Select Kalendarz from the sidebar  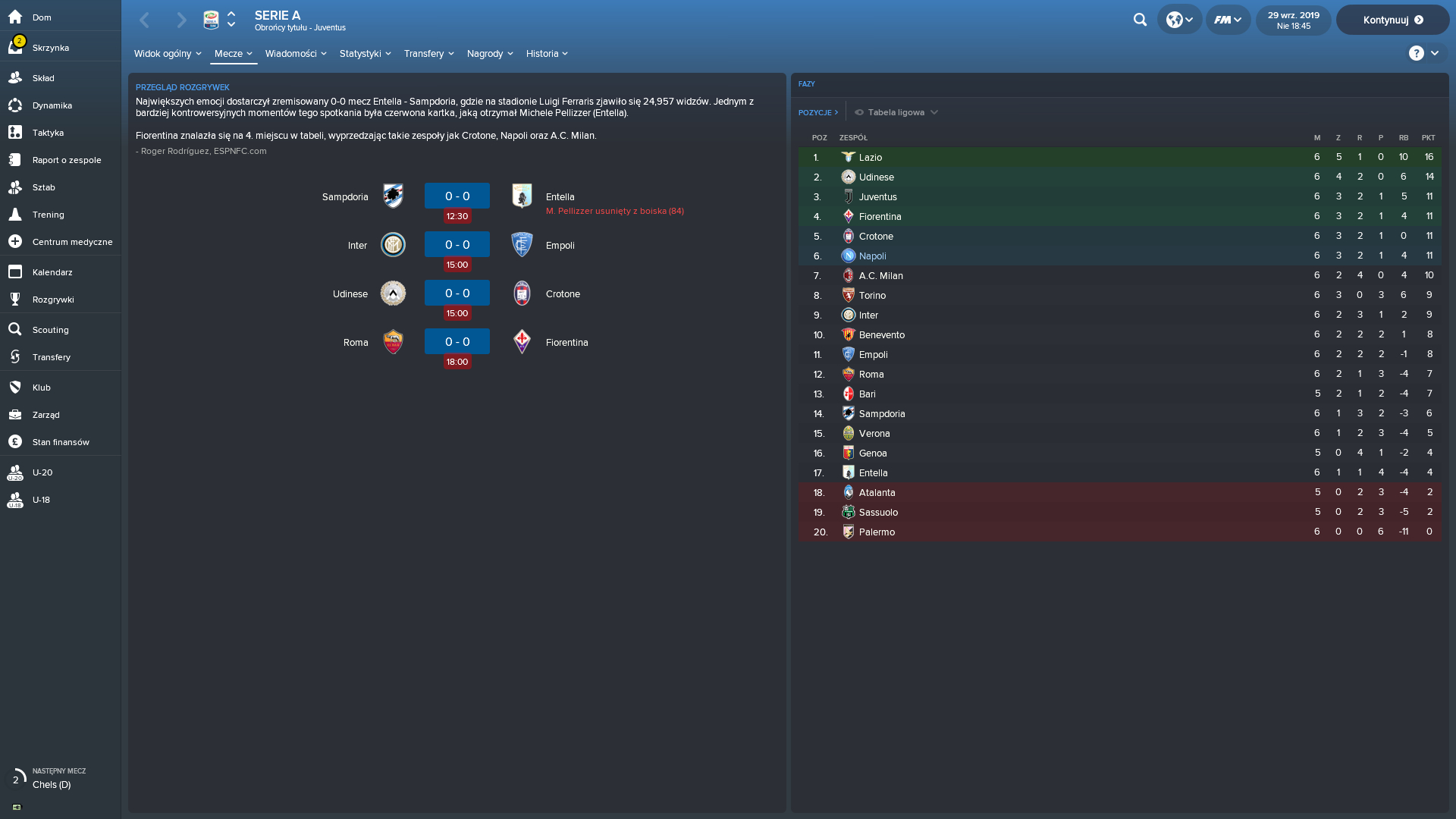tap(52, 272)
